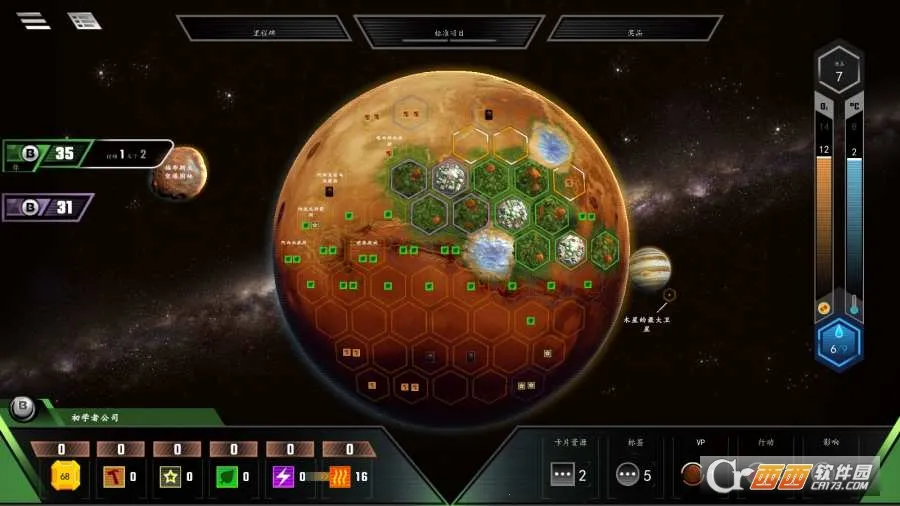Select the Jupiter moon location marker
Image resolution: width=900 pixels, height=506 pixels.
669,295
